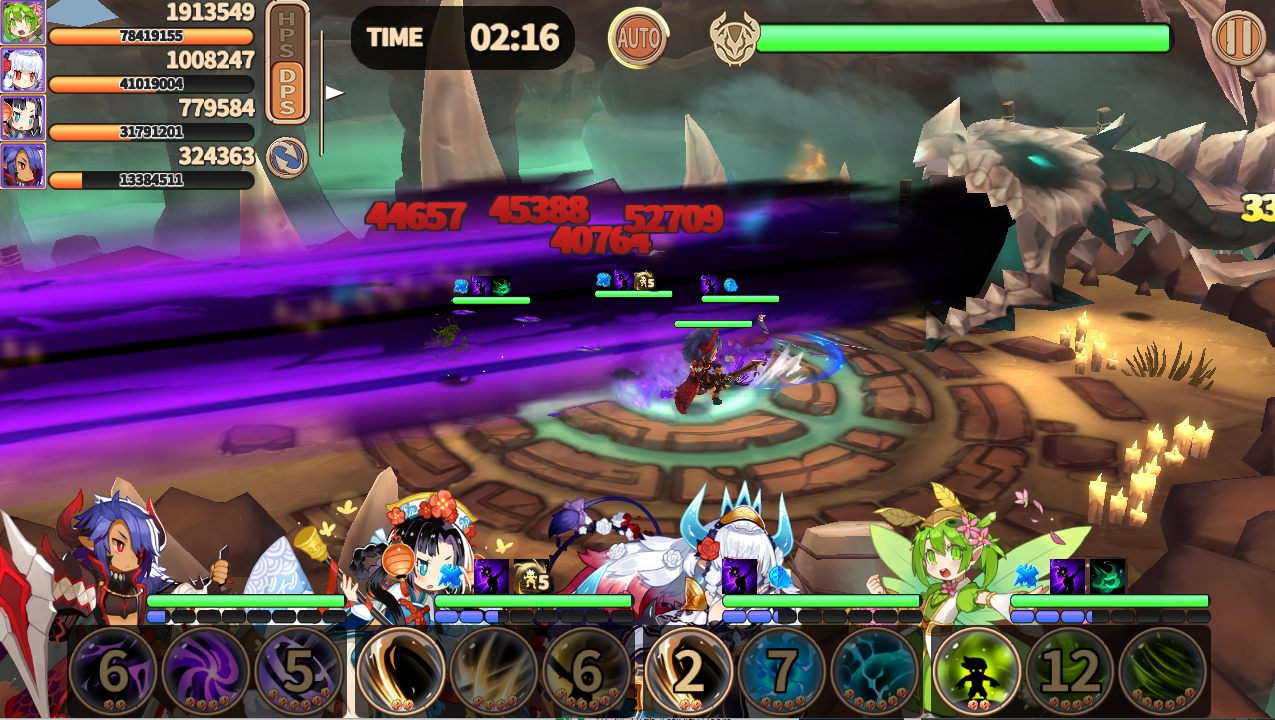Select the purple-haired hero portrait in damage list
Image resolution: width=1275 pixels, height=720 pixels.
22,165
